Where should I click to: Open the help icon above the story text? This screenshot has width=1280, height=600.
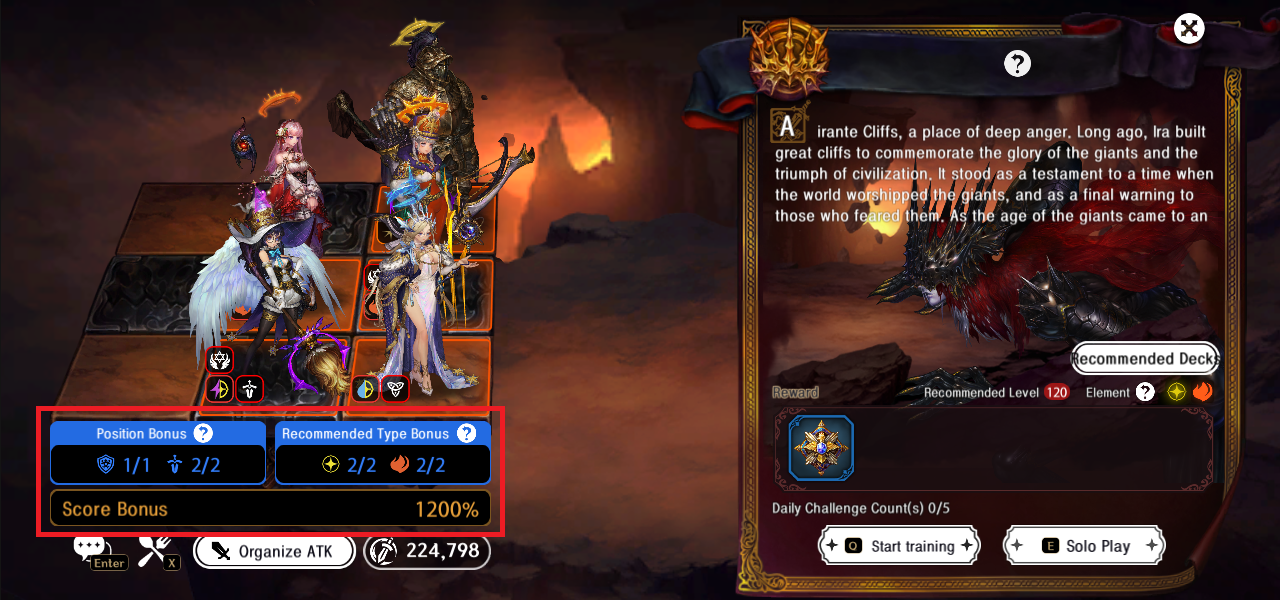(x=1017, y=64)
